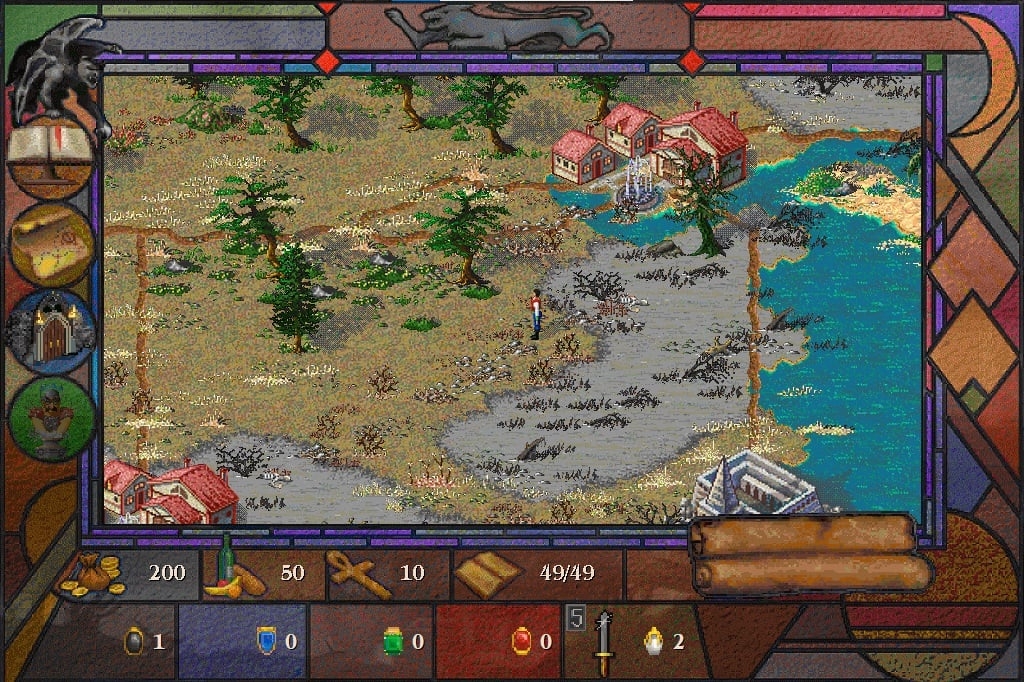Screen dimensions: 1024x682
Task: Select the black gem slot
Action: click(x=133, y=640)
